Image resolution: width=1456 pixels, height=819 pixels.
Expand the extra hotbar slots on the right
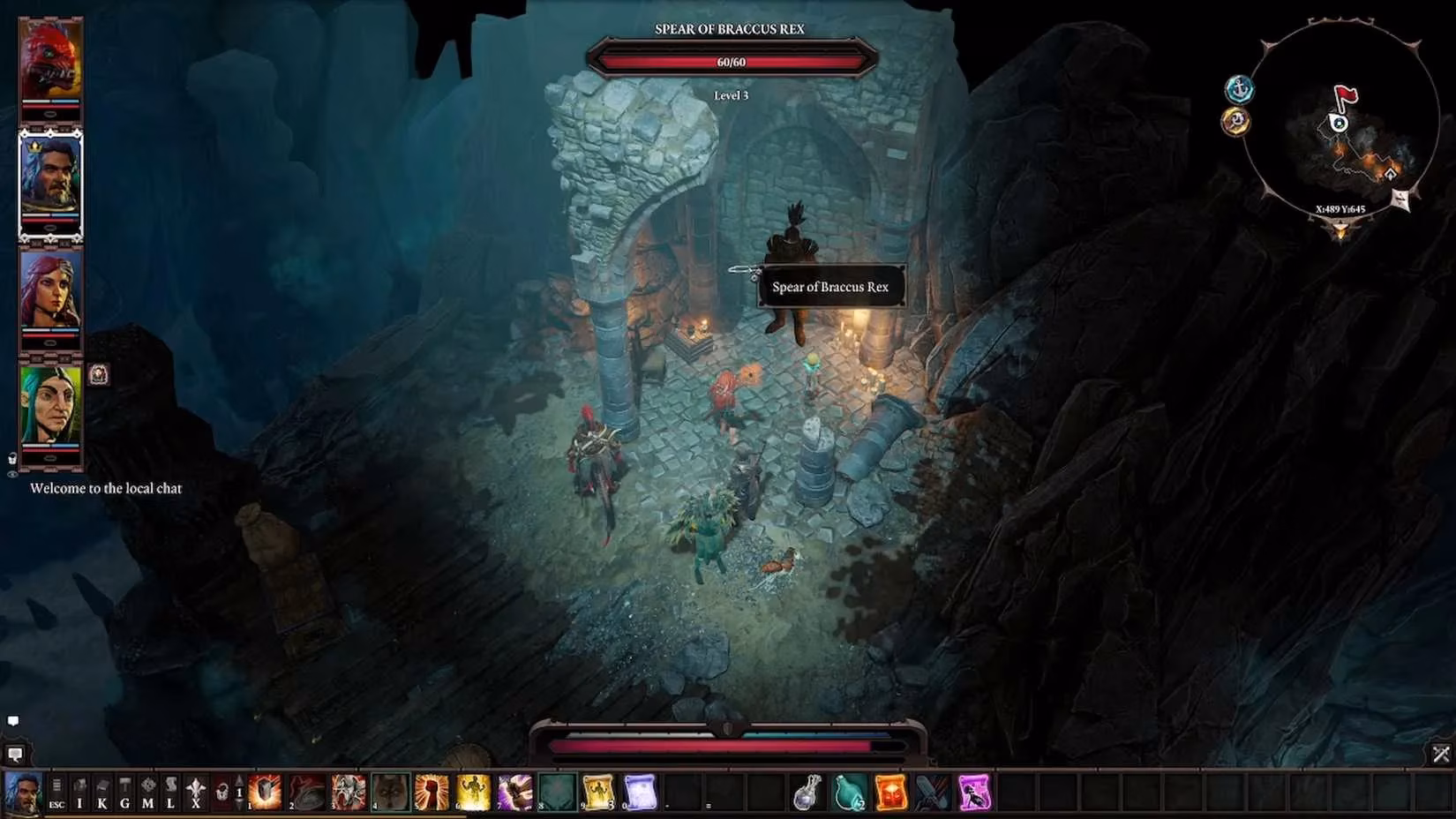tap(1441, 754)
